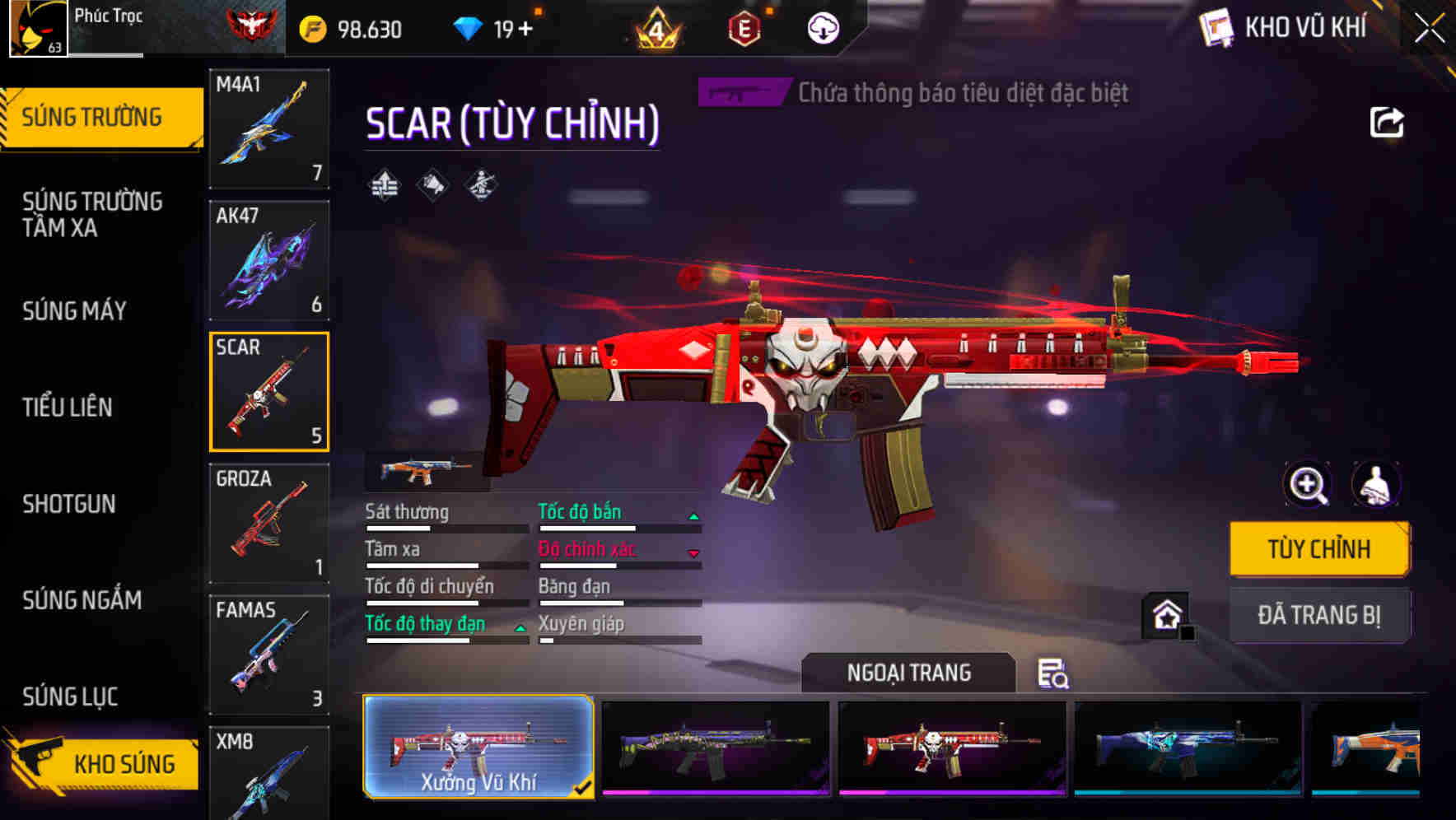The width and height of the screenshot is (1456, 820).
Task: Switch to the SÚNG TRƯỜNG TẦM XA category
Action: point(91,215)
